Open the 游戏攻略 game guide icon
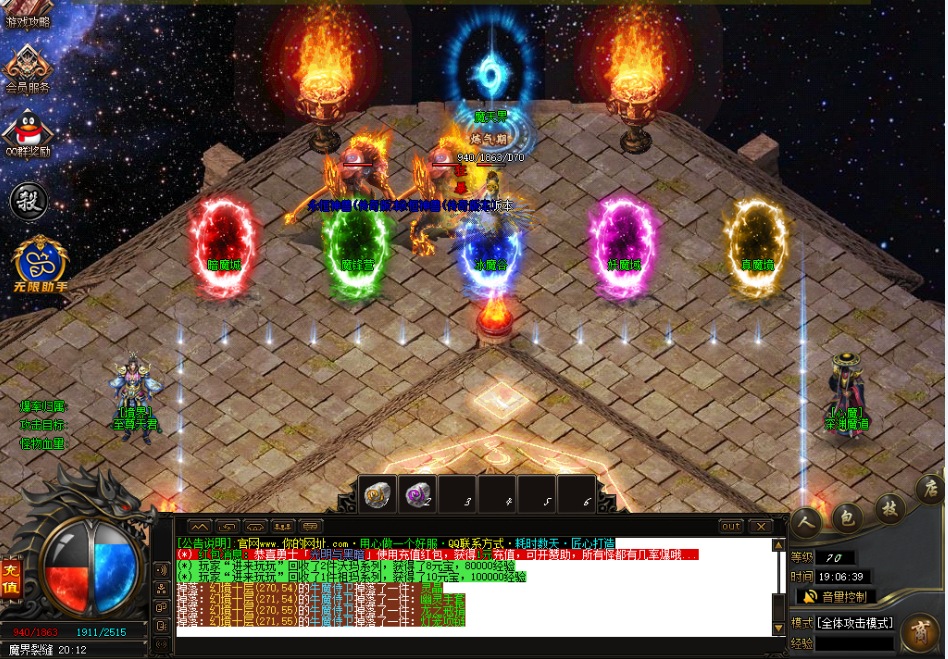This screenshot has width=948, height=659. [x=27, y=15]
